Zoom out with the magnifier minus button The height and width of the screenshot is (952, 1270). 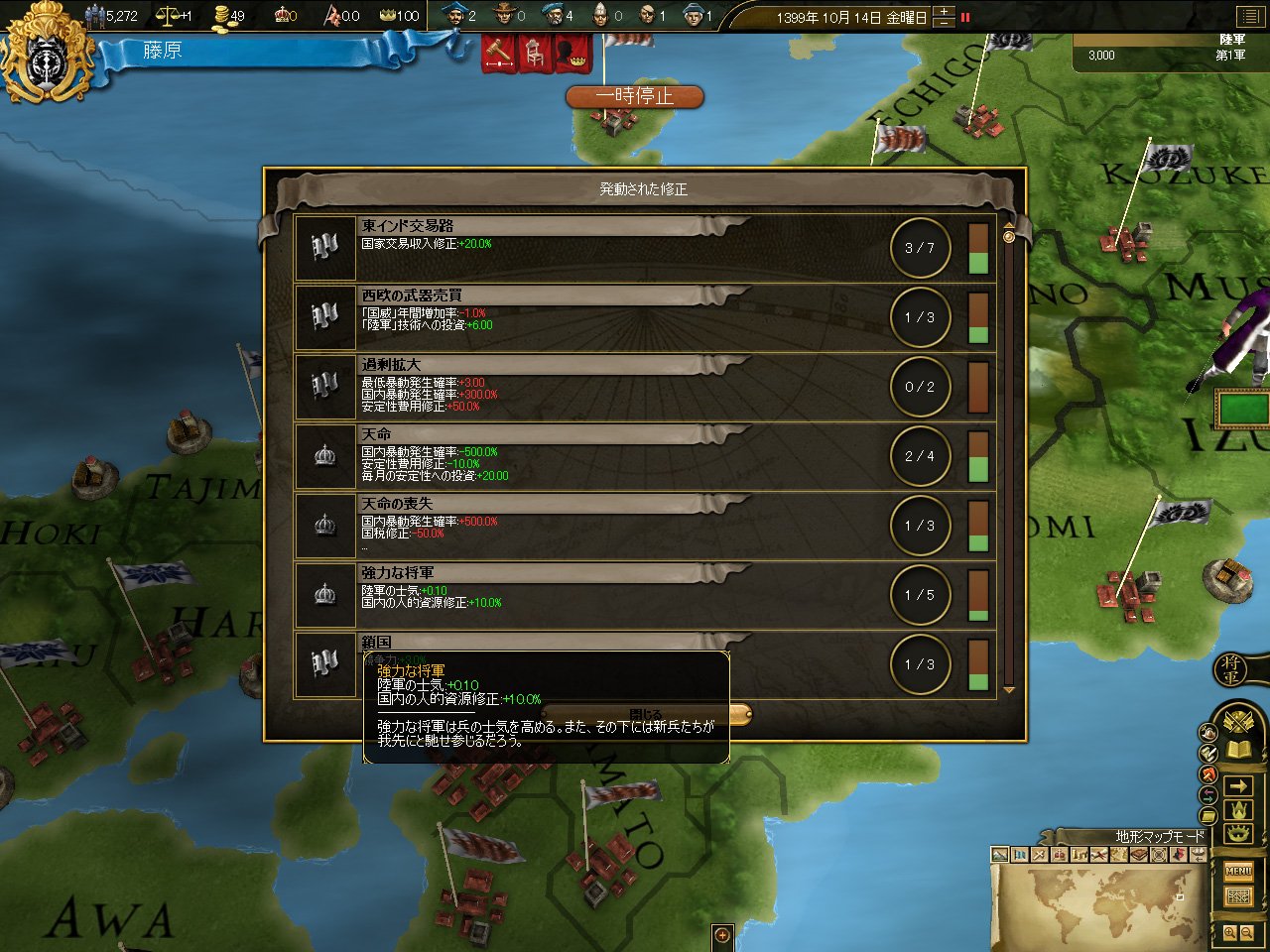[1247, 933]
